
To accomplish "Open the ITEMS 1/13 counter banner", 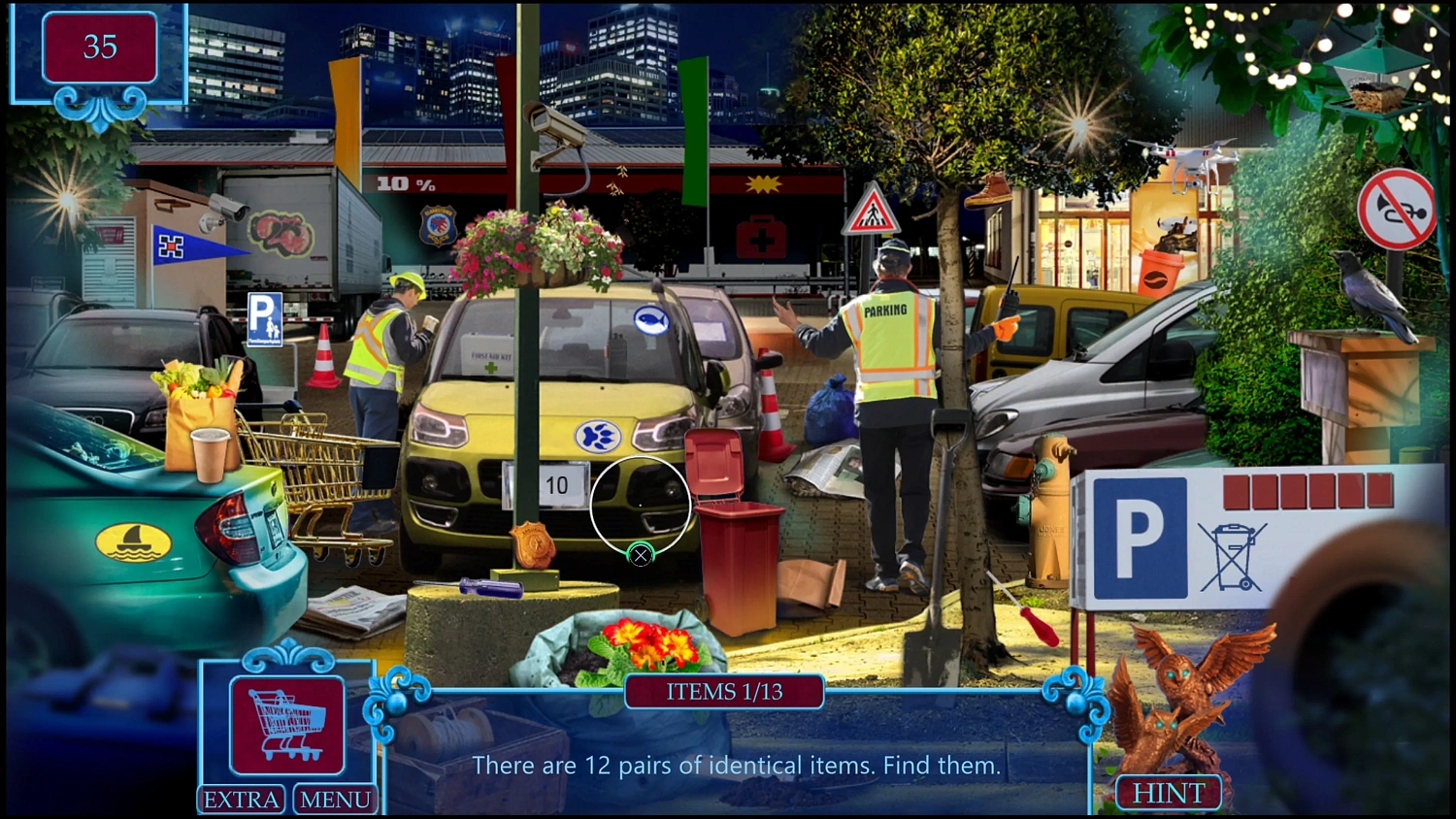I will coord(723,692).
